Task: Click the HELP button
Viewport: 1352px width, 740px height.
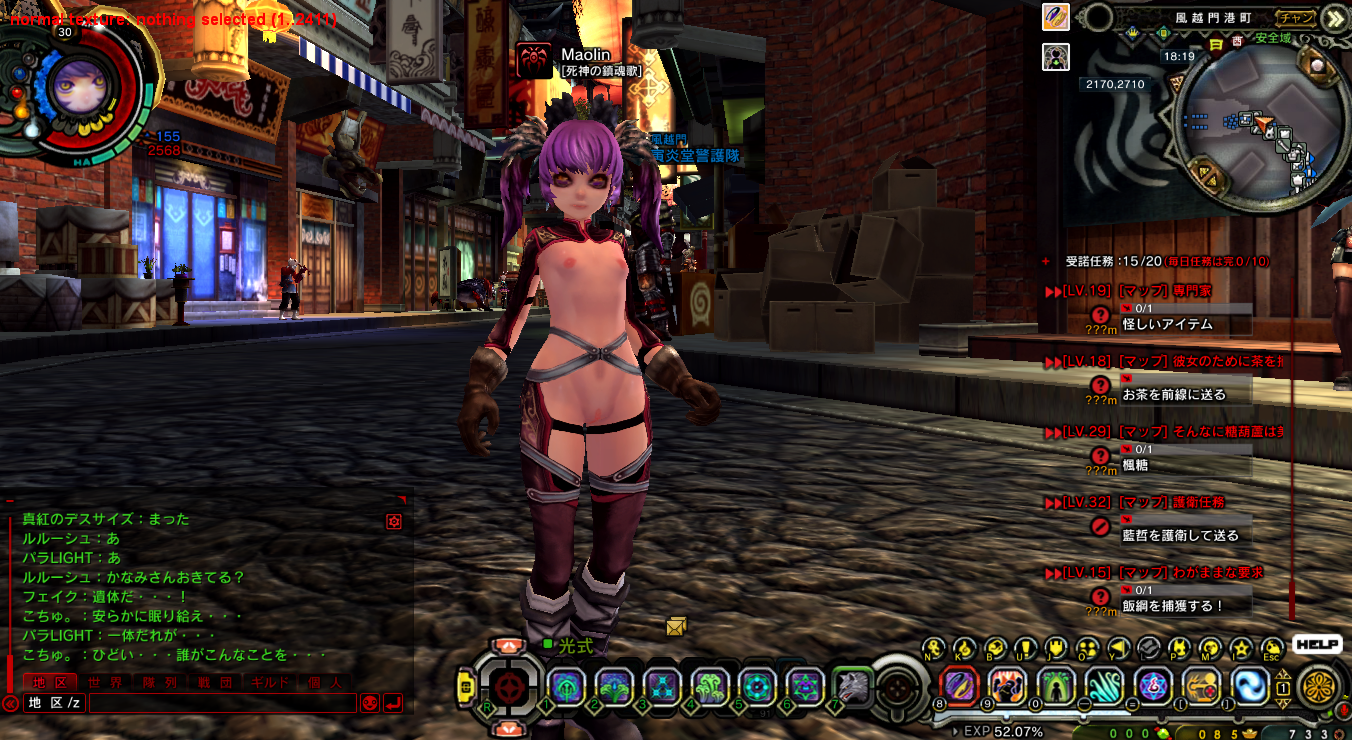Action: pyautogui.click(x=1317, y=645)
